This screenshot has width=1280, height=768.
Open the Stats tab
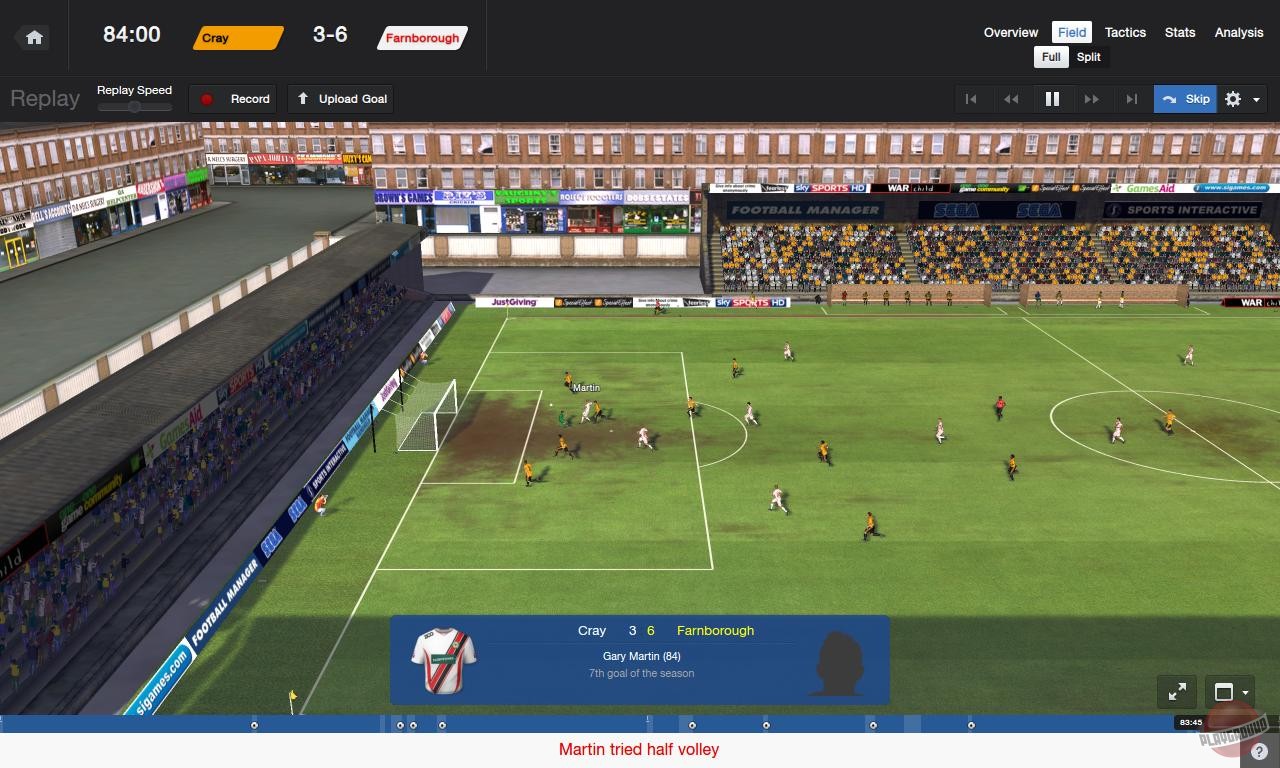(x=1180, y=32)
